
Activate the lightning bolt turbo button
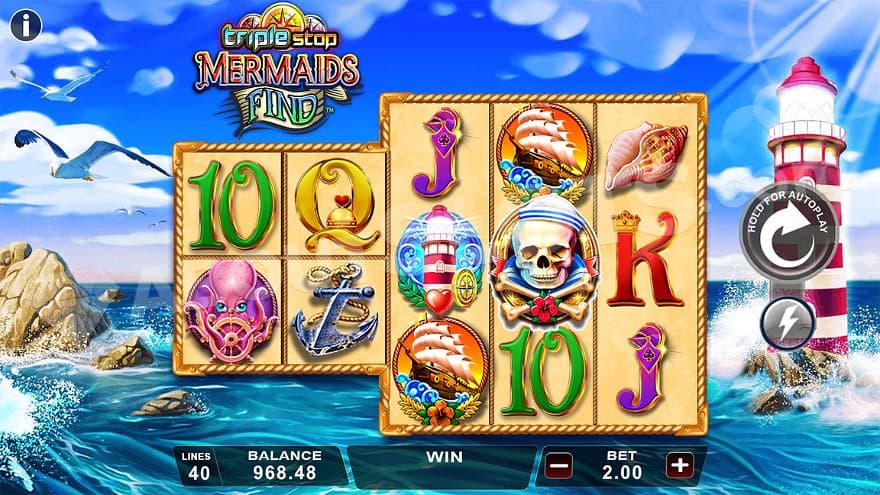(x=788, y=324)
